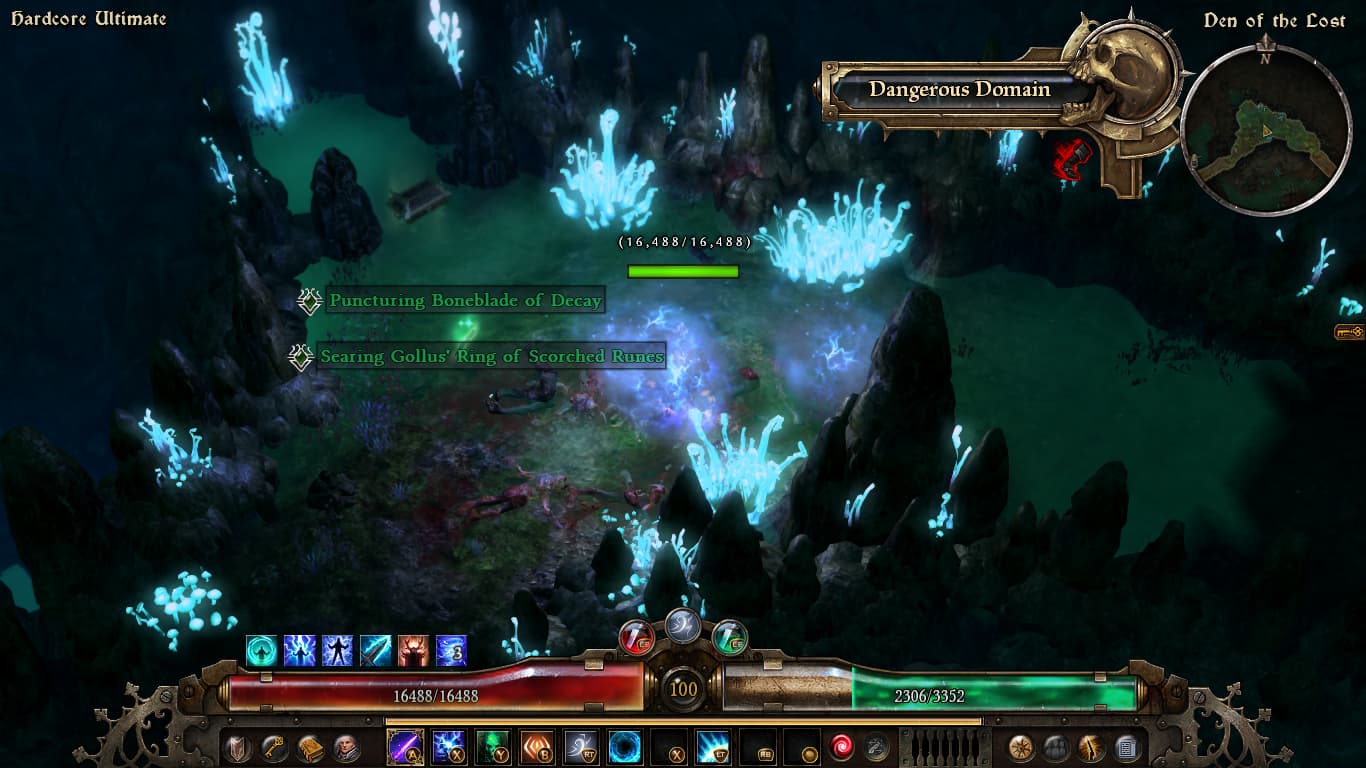Activate the cyan lightning slash skill
This screenshot has height=768, width=1366.
coord(713,747)
